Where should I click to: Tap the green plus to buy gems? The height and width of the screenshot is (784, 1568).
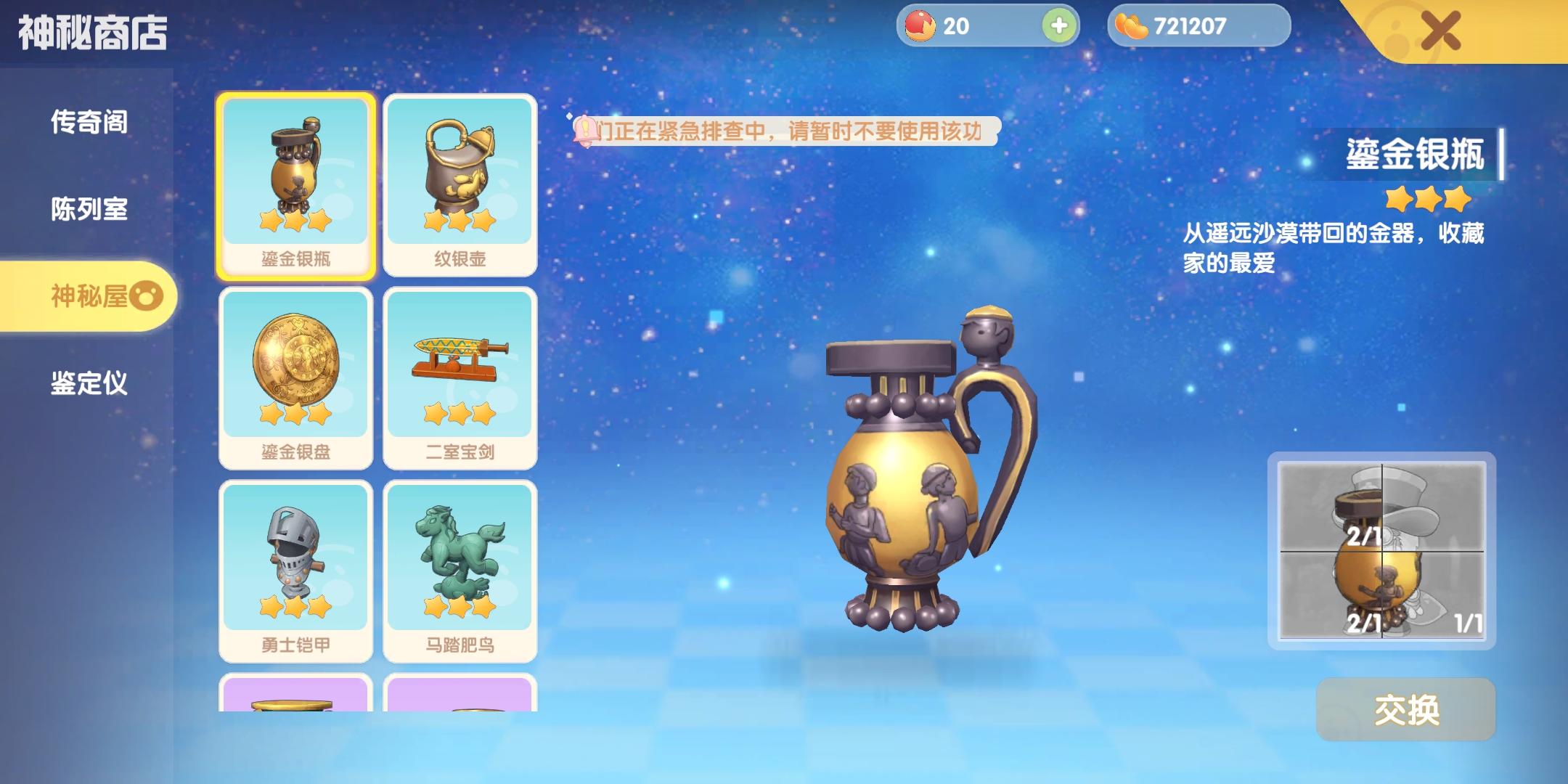pos(1060,26)
